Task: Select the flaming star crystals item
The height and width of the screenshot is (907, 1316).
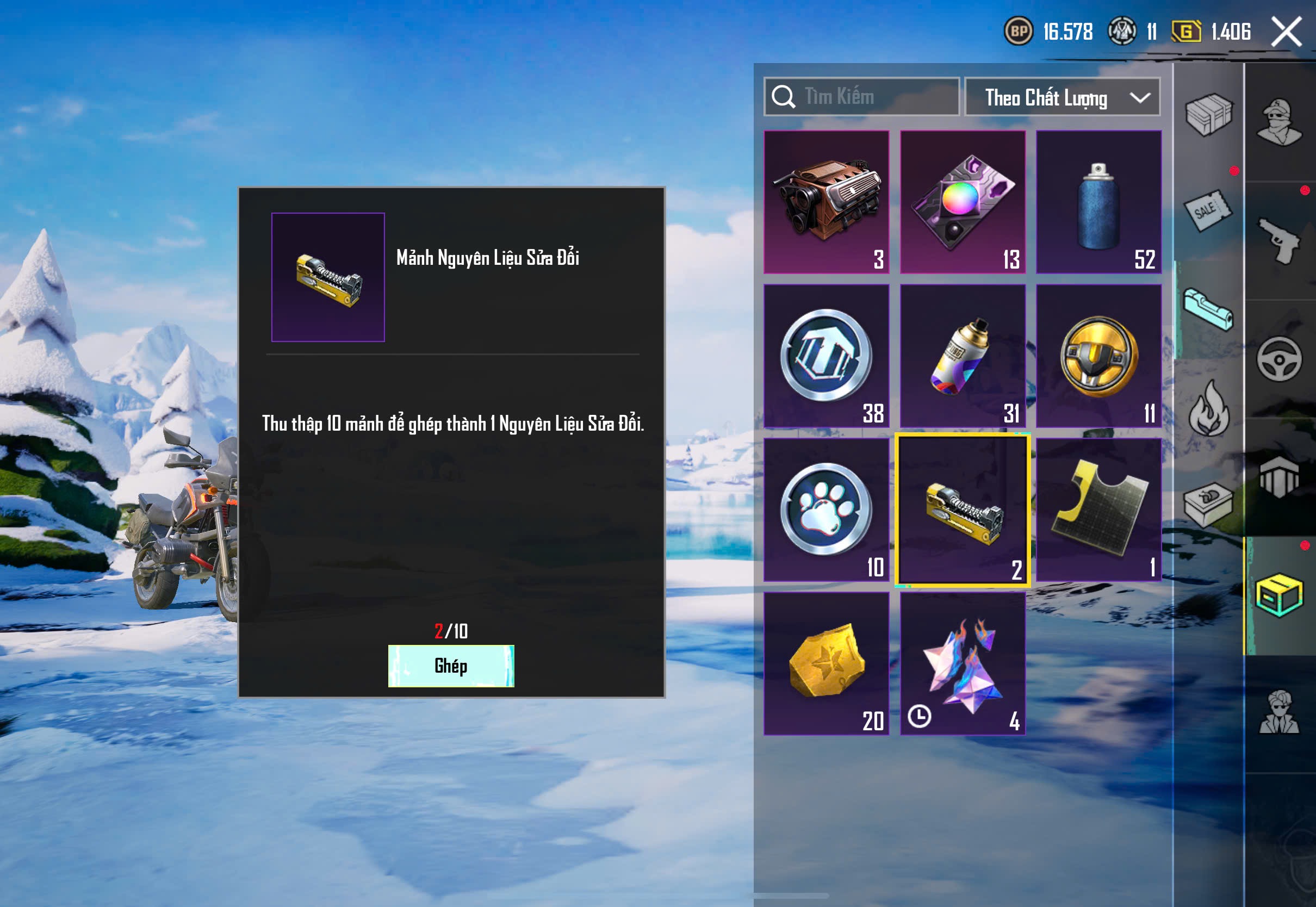Action: [963, 663]
